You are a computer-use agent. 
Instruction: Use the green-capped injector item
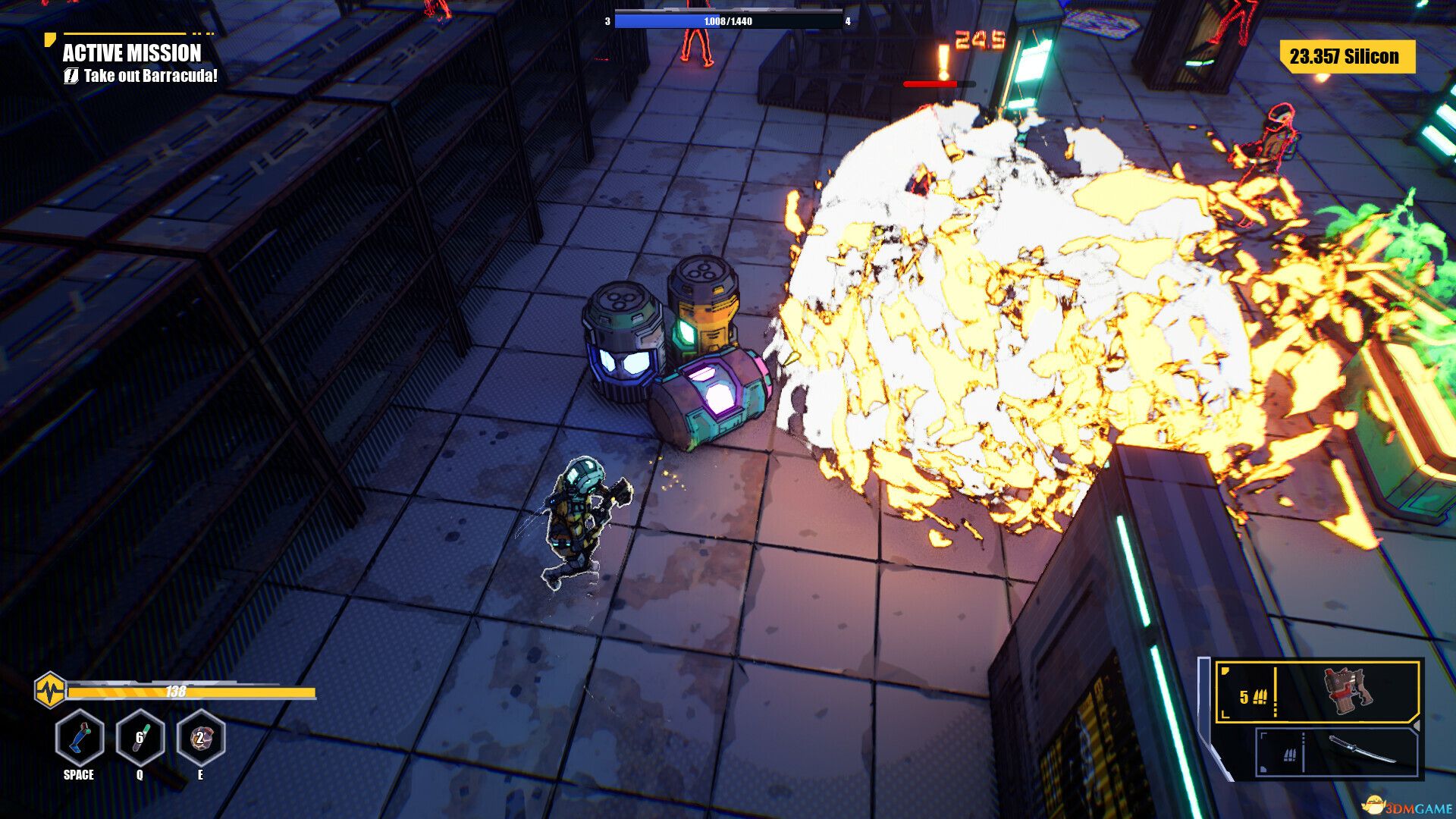140,738
